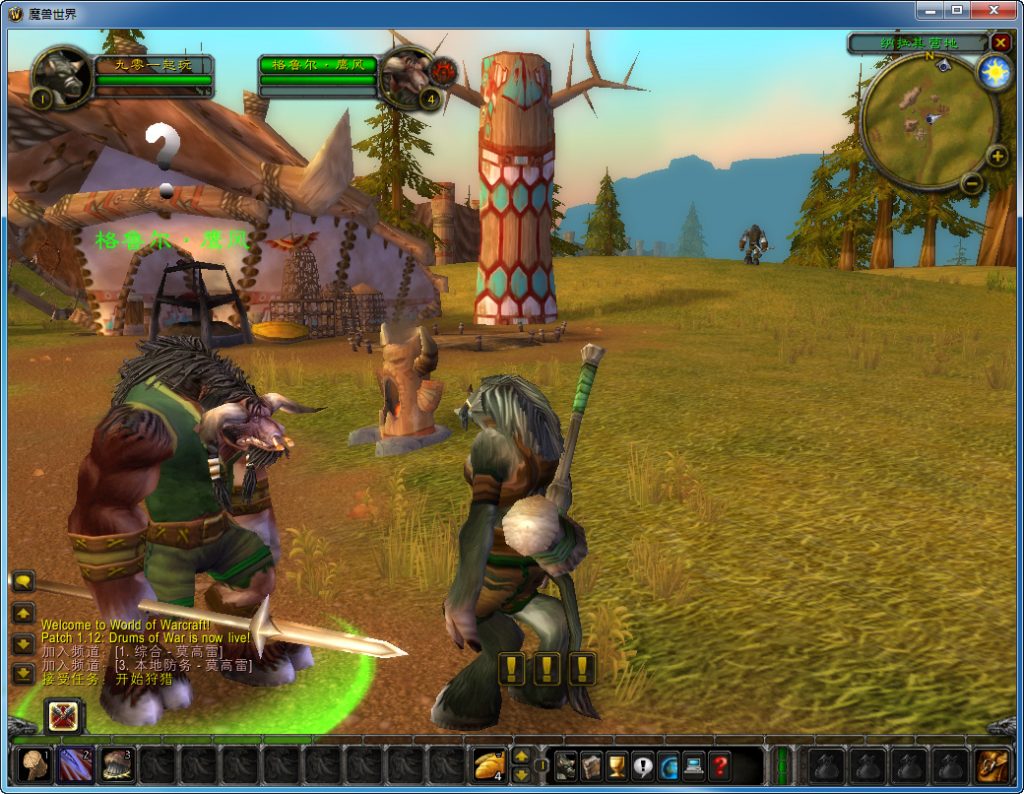Activate the hoof stomp ability in slot three
Screen dimensions: 1024x794
click(117, 765)
